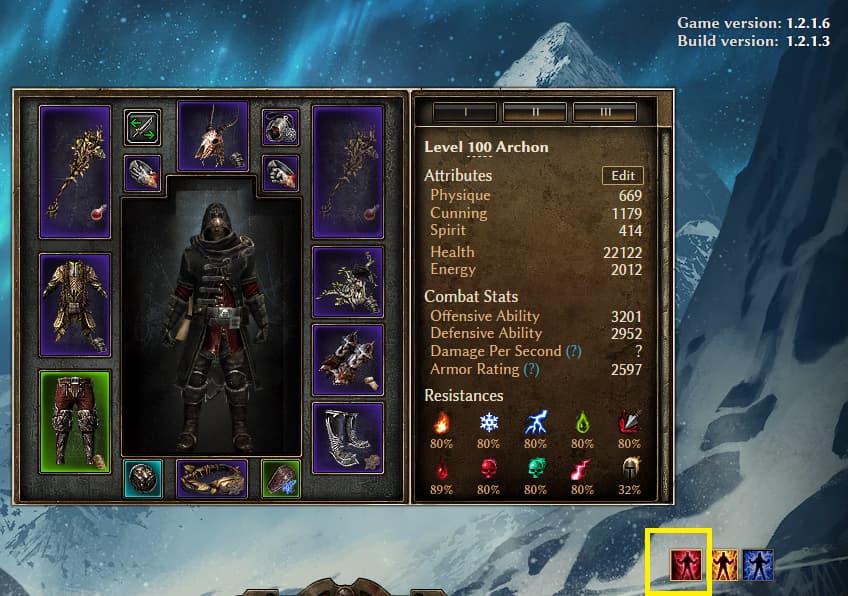The height and width of the screenshot is (596, 848).
Task: Activate the red figure buff icon
Action: pyautogui.click(x=685, y=565)
